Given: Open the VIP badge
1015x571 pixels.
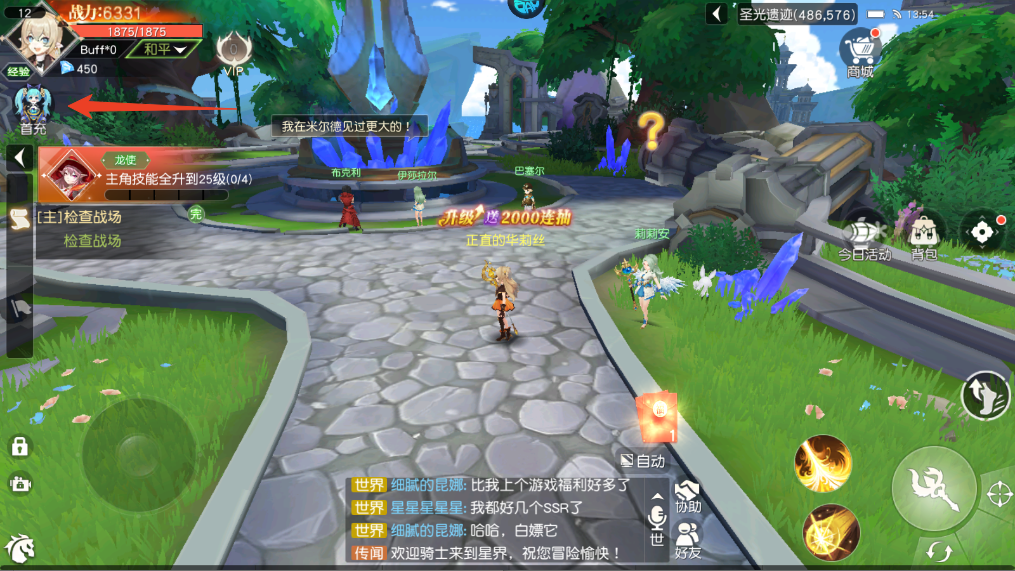Looking at the screenshot, I should click(233, 52).
